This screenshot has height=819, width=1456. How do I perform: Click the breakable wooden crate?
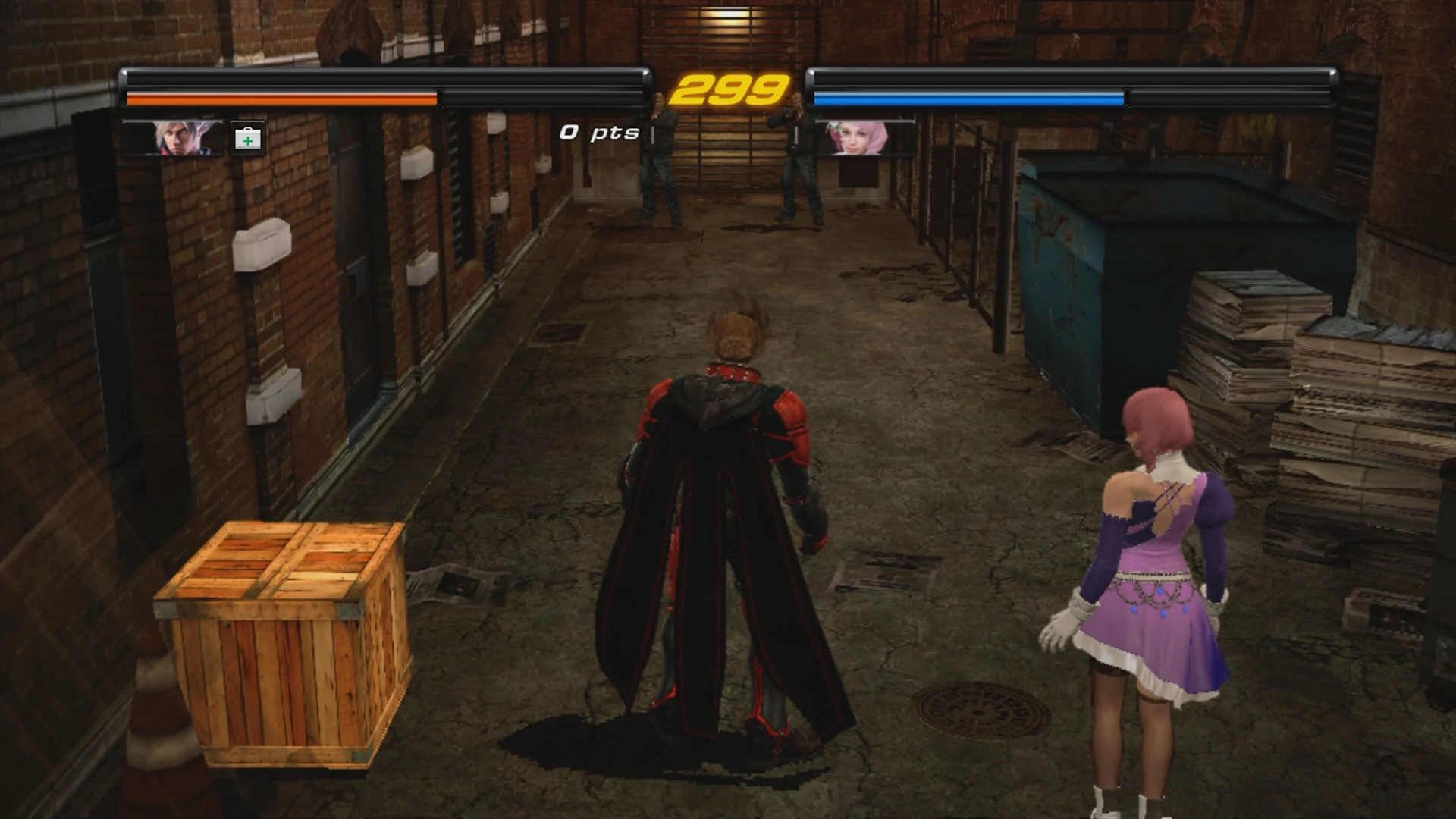[x=281, y=645]
